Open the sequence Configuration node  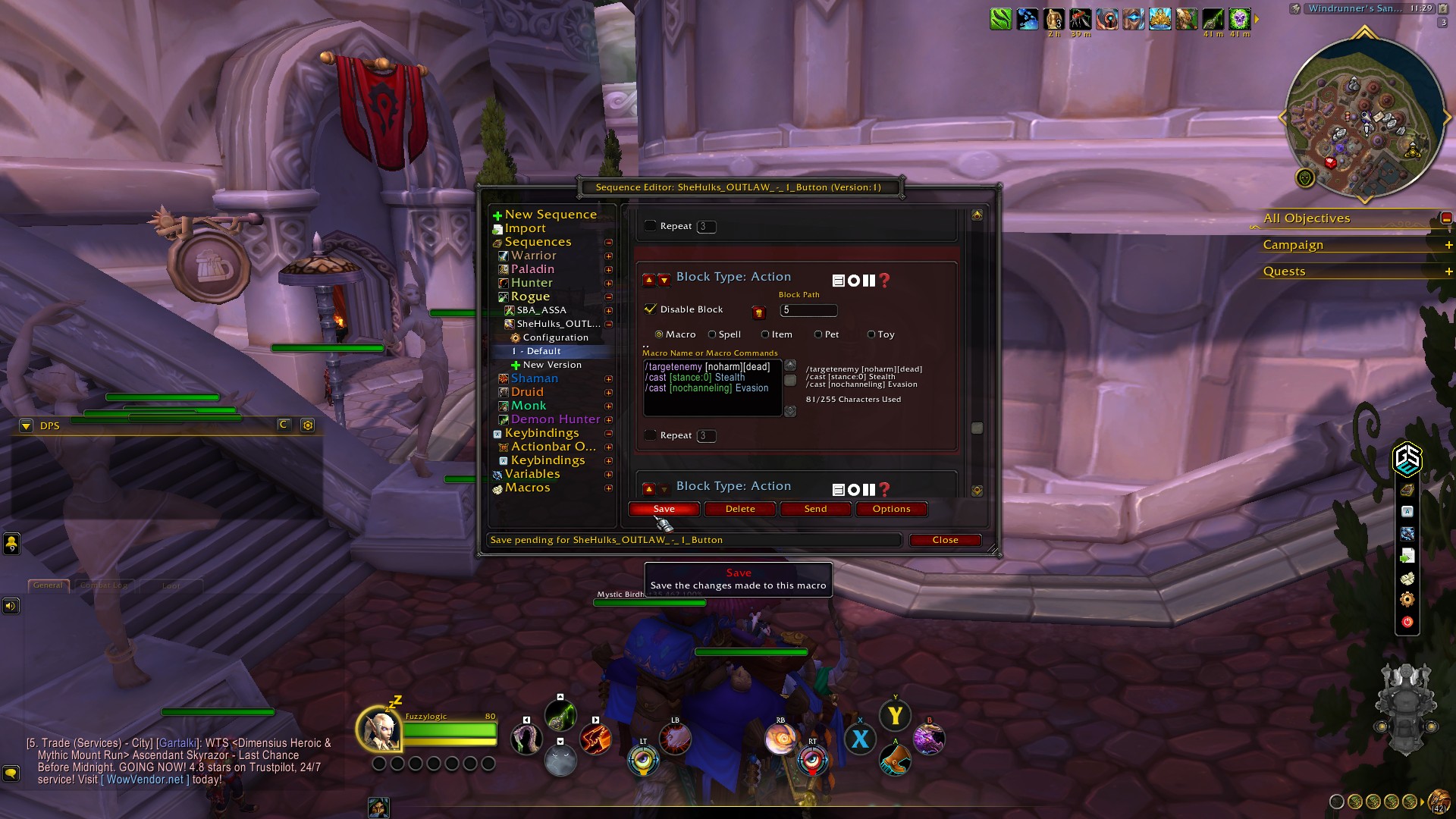555,337
